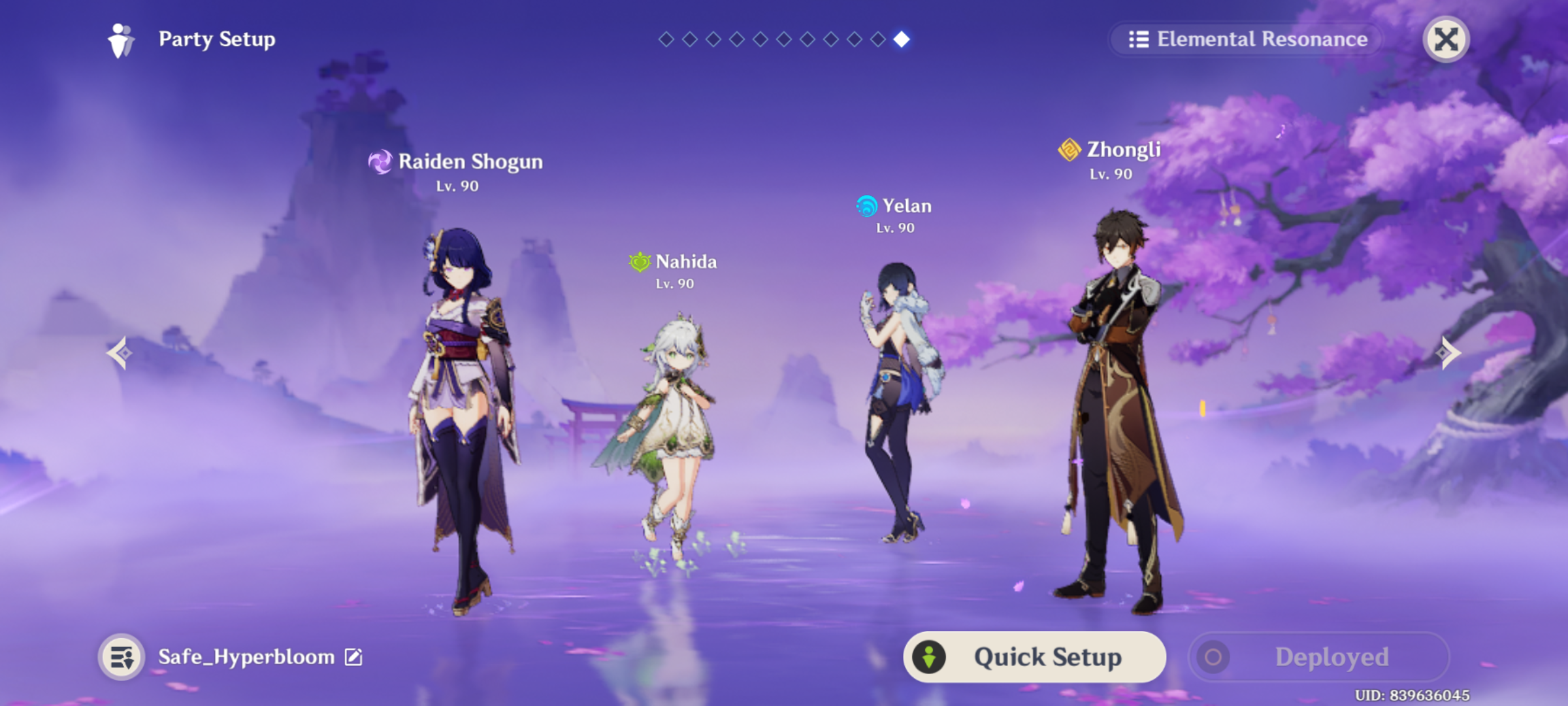Click the Hydro element icon beside Yelan

(x=866, y=207)
